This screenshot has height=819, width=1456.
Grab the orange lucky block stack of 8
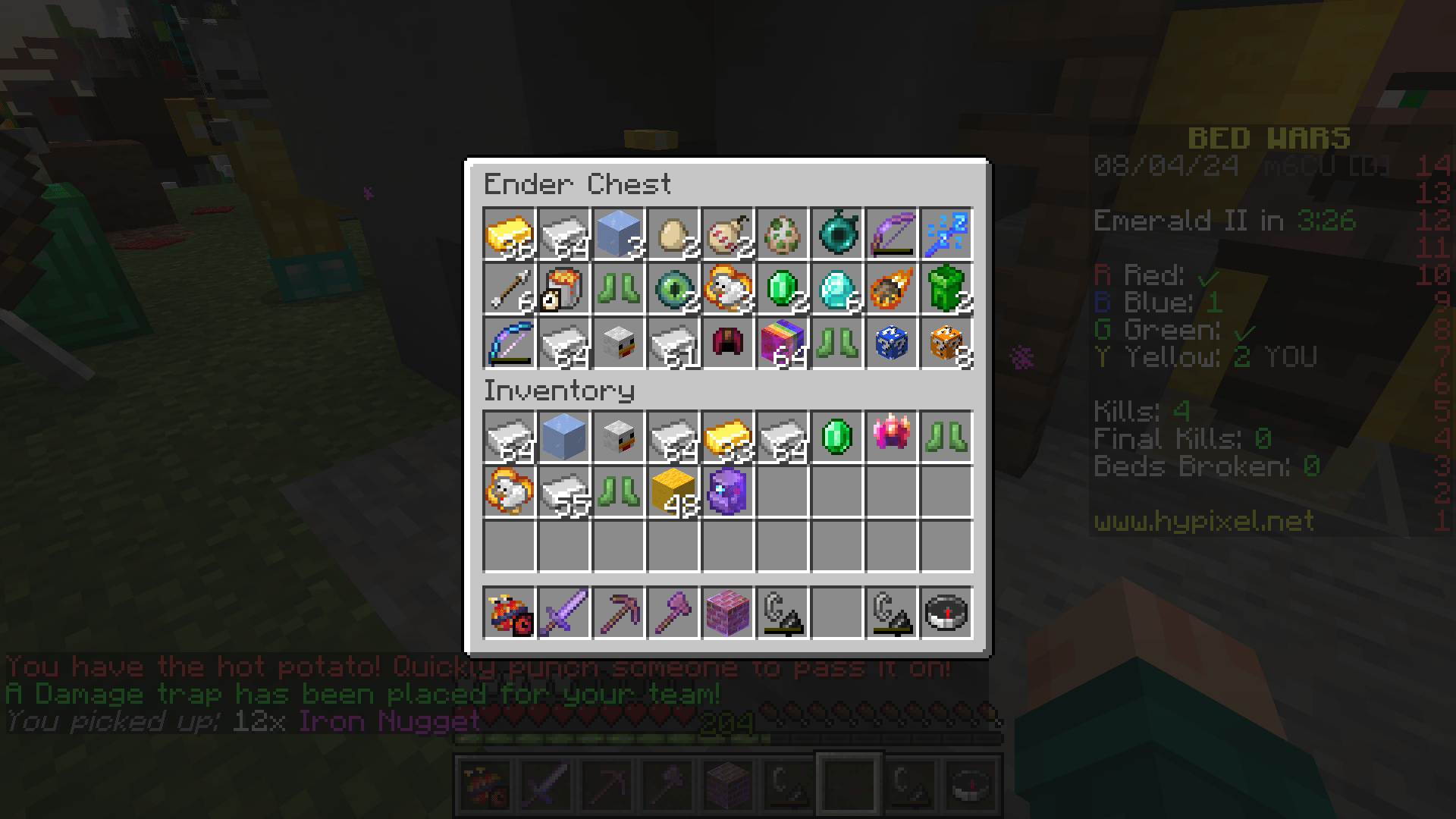(x=946, y=344)
